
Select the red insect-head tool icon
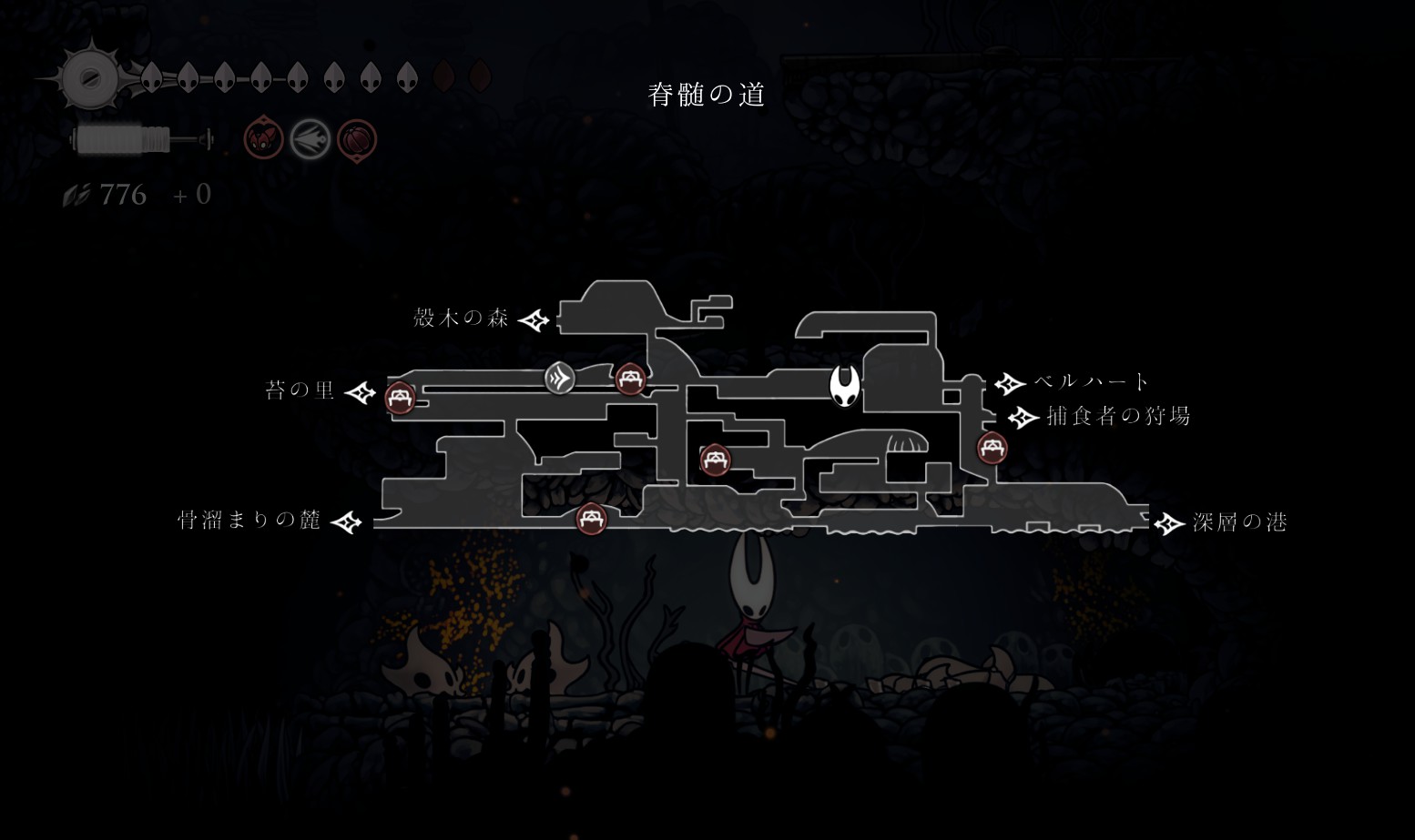(x=263, y=140)
